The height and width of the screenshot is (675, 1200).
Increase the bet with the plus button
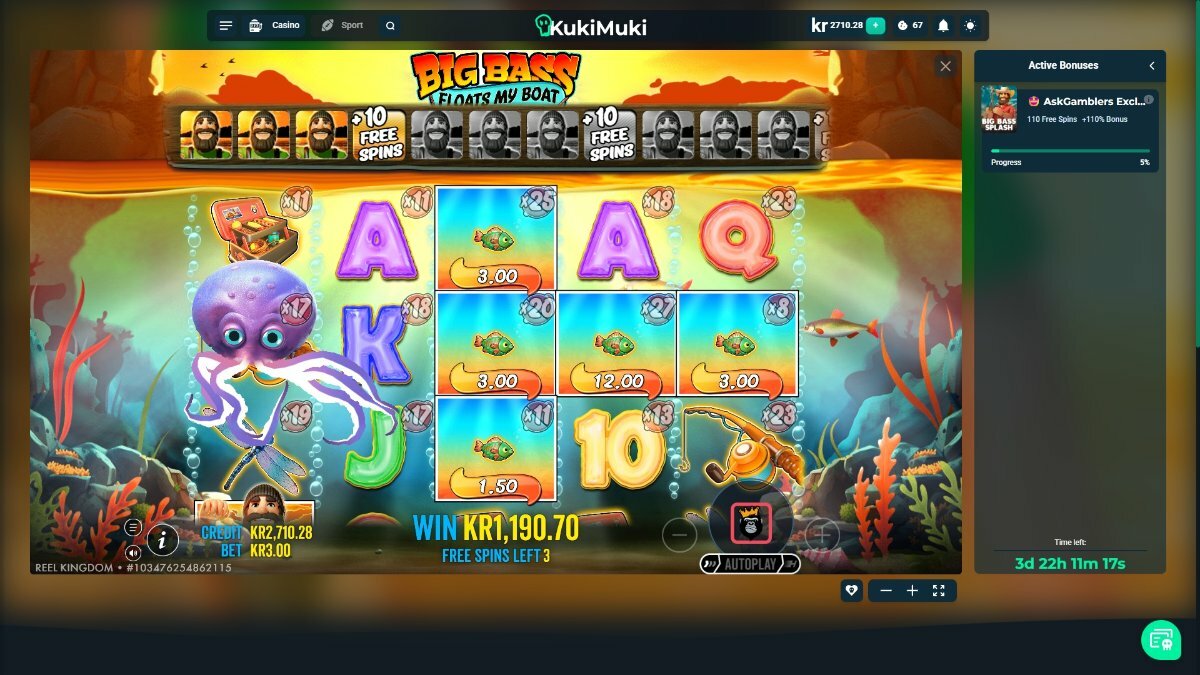821,535
